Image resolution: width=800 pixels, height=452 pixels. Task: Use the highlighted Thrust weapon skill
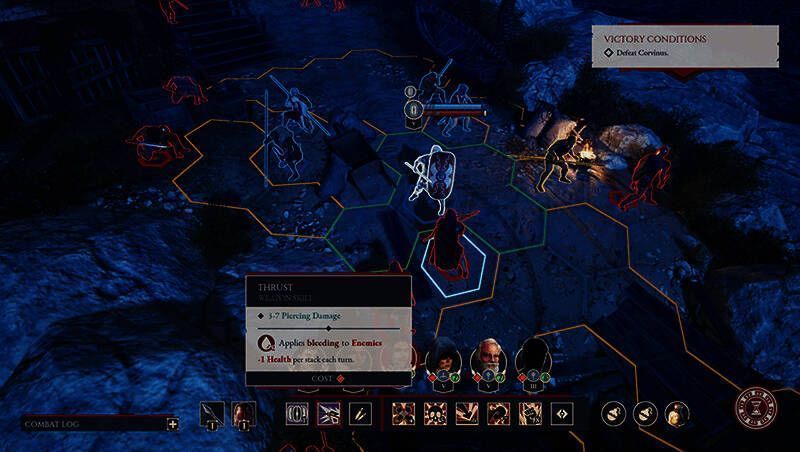[x=329, y=413]
